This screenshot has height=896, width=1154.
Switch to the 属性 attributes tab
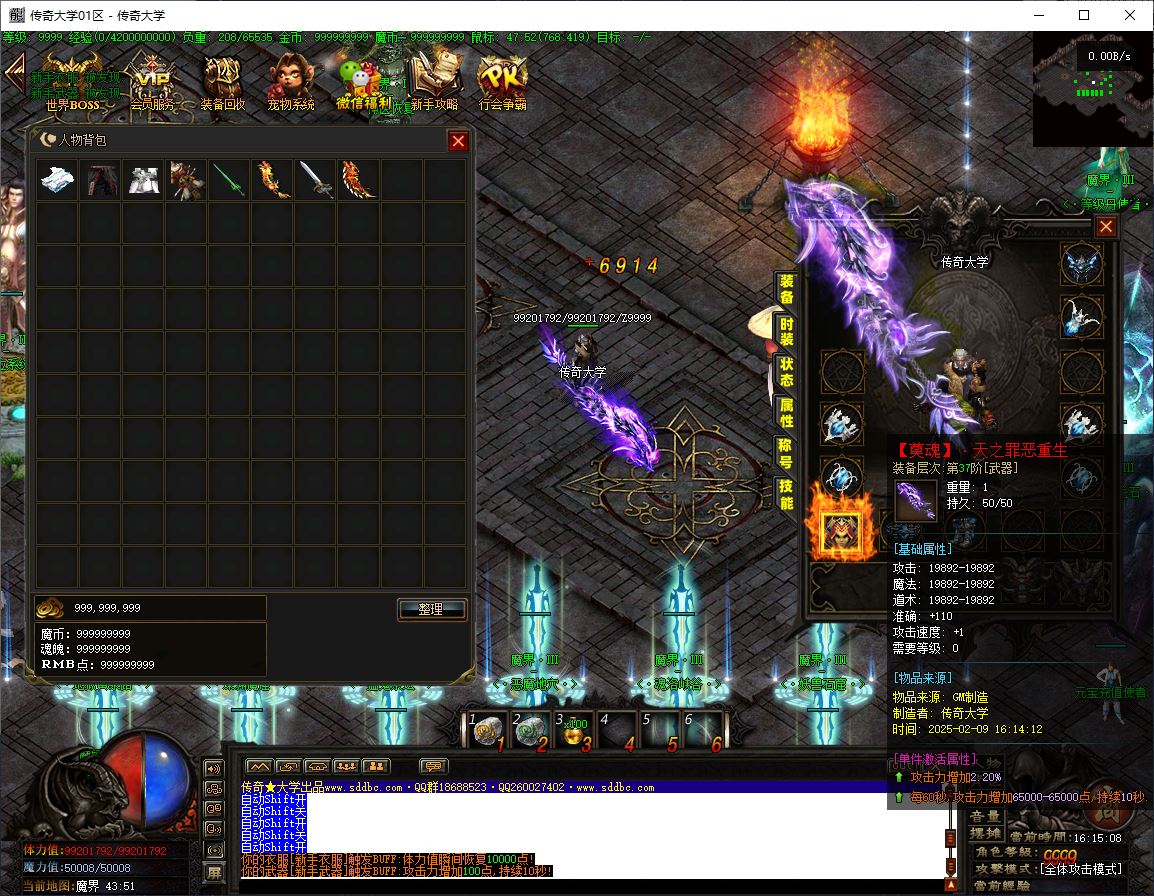787,412
